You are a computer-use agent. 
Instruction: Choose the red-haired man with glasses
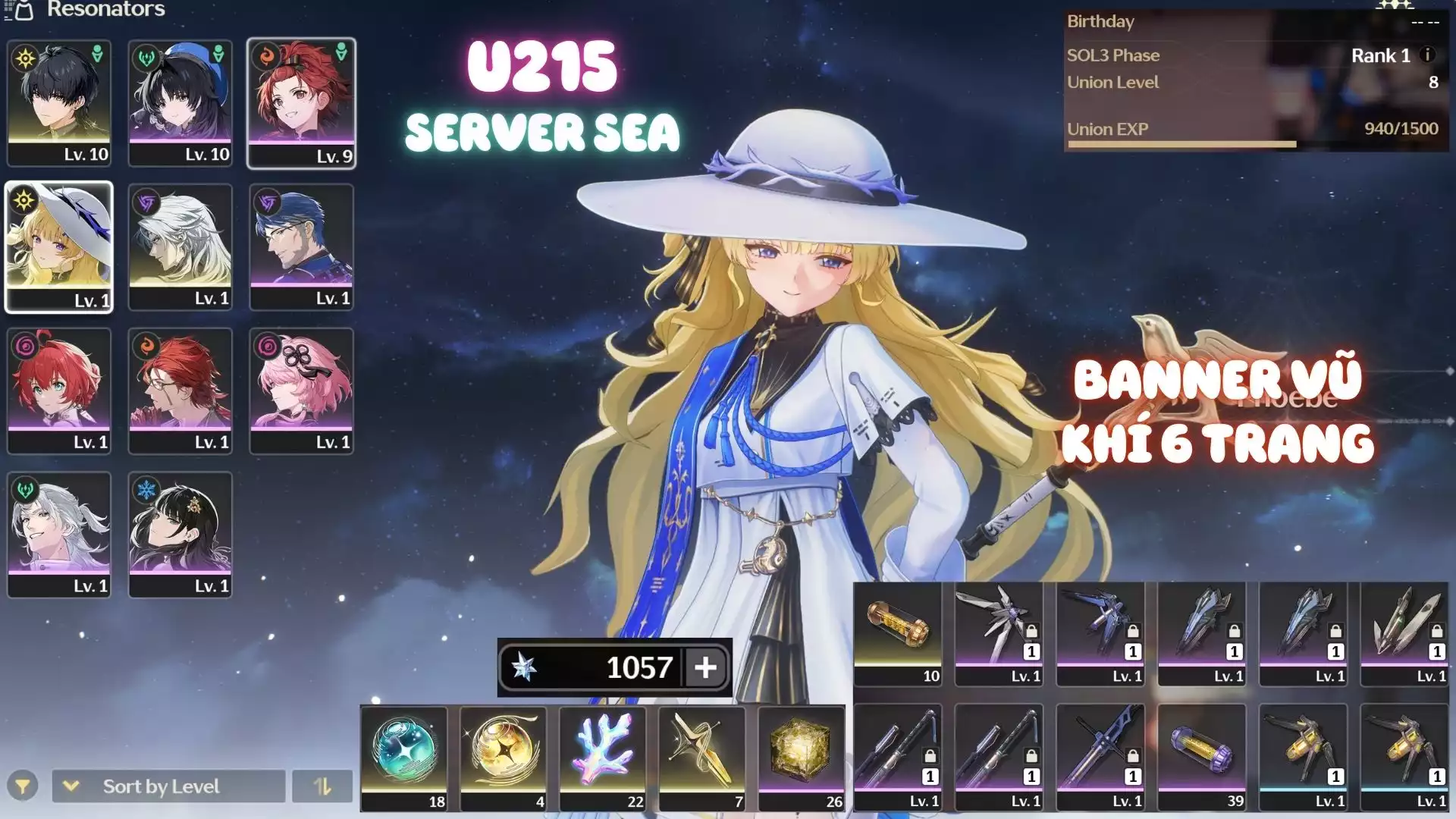(x=180, y=391)
